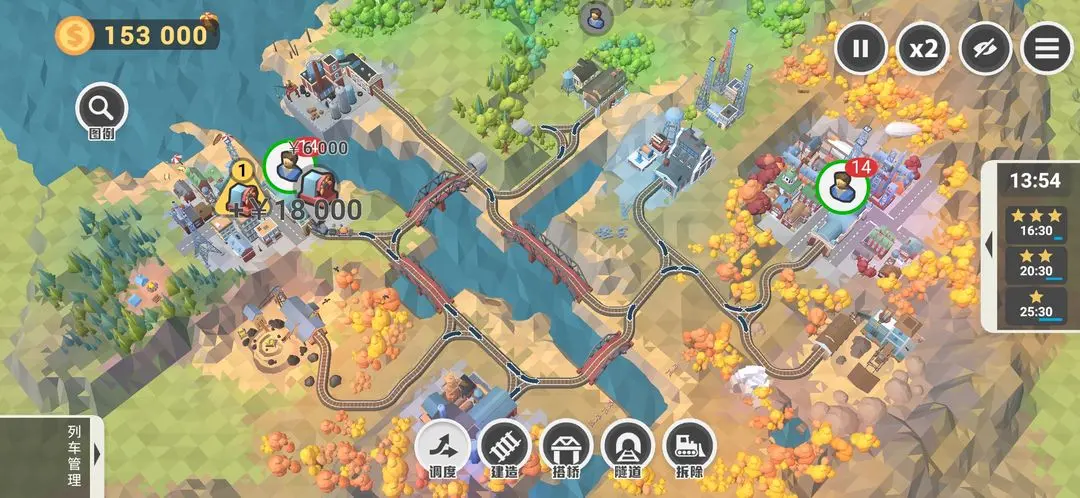This screenshot has width=1080, height=498.
Task: Activate the 搭桥 bridge tool
Action: pos(566,445)
